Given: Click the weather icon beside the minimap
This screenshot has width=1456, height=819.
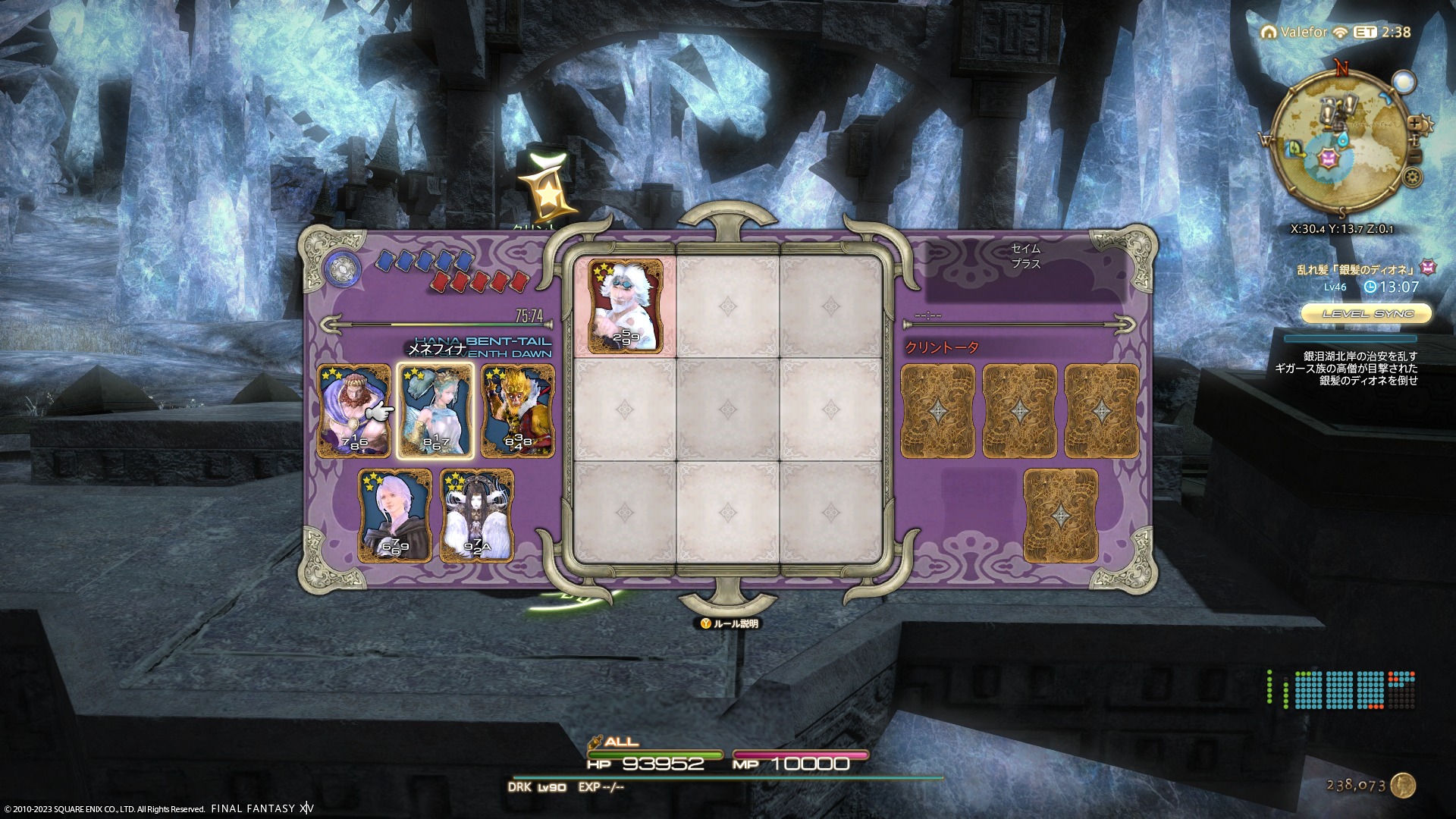Looking at the screenshot, I should (1404, 82).
